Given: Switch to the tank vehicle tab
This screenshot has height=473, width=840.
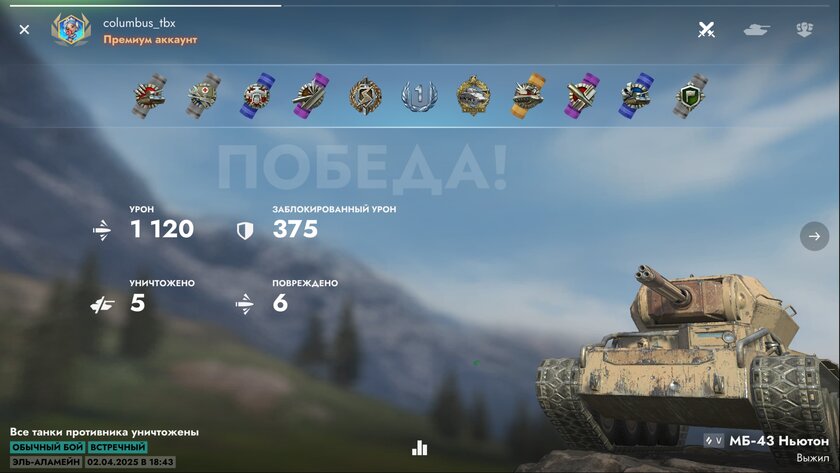Looking at the screenshot, I should coord(756,30).
